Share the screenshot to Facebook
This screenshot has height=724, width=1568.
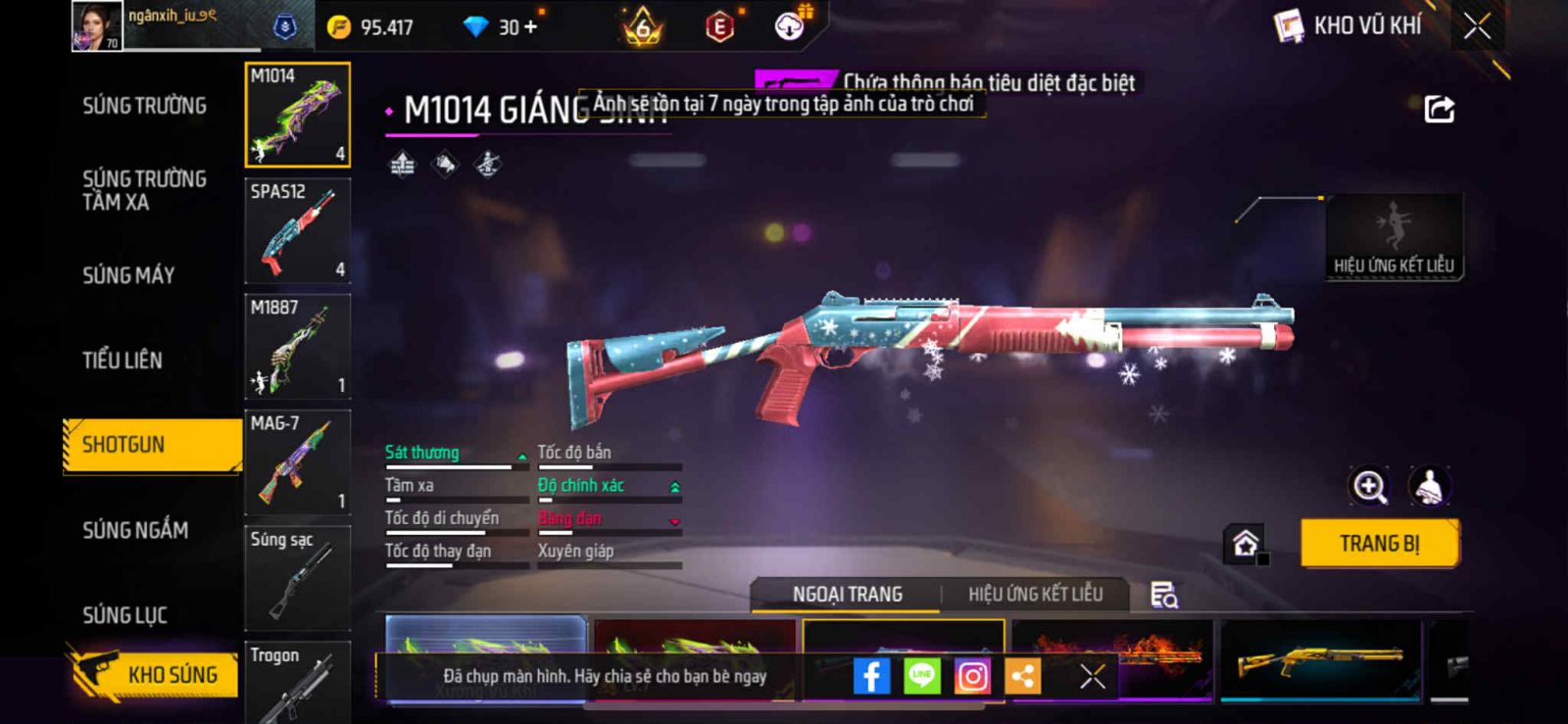coord(871,676)
